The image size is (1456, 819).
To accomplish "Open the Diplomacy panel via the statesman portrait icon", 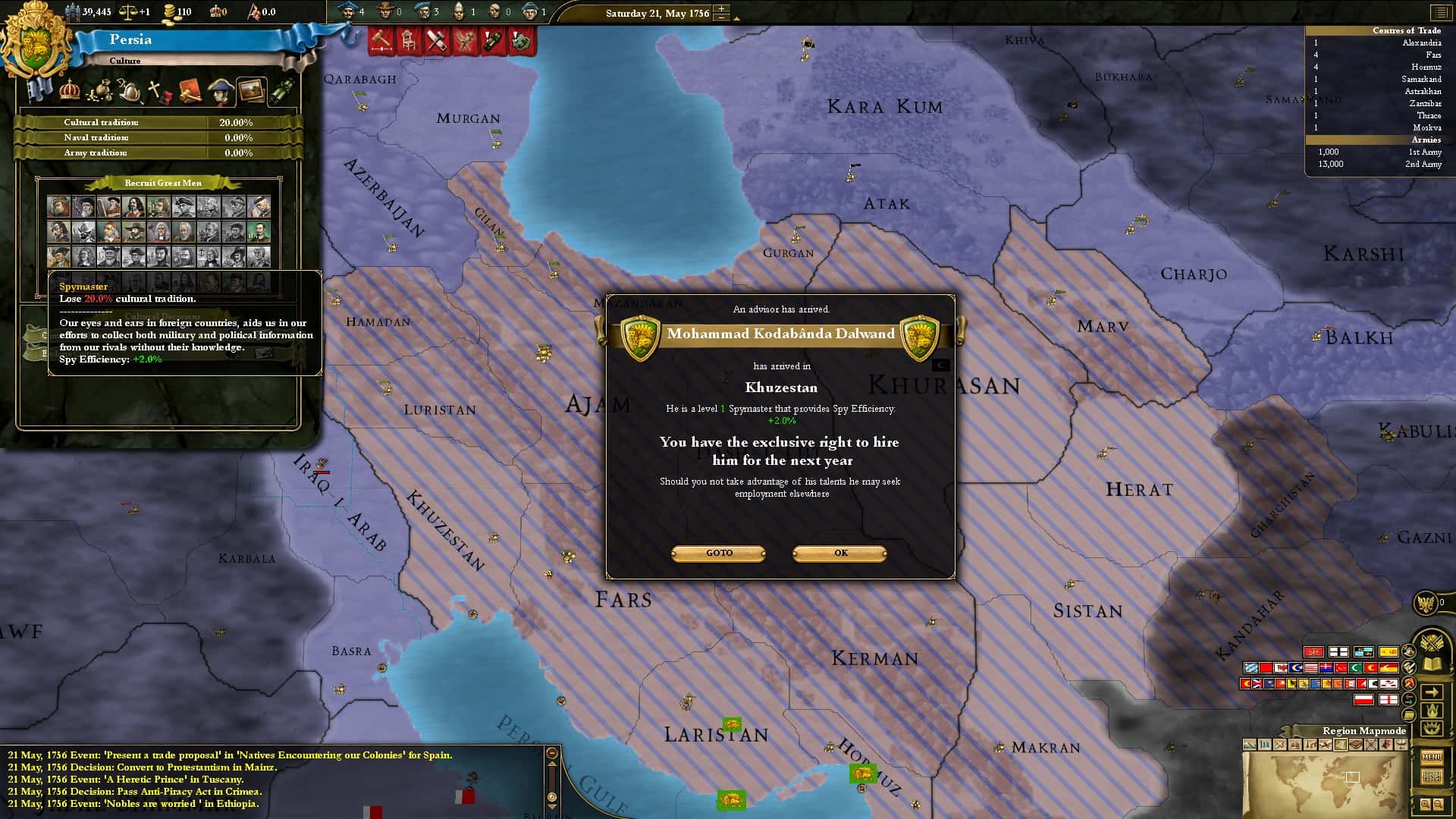I will [x=221, y=92].
